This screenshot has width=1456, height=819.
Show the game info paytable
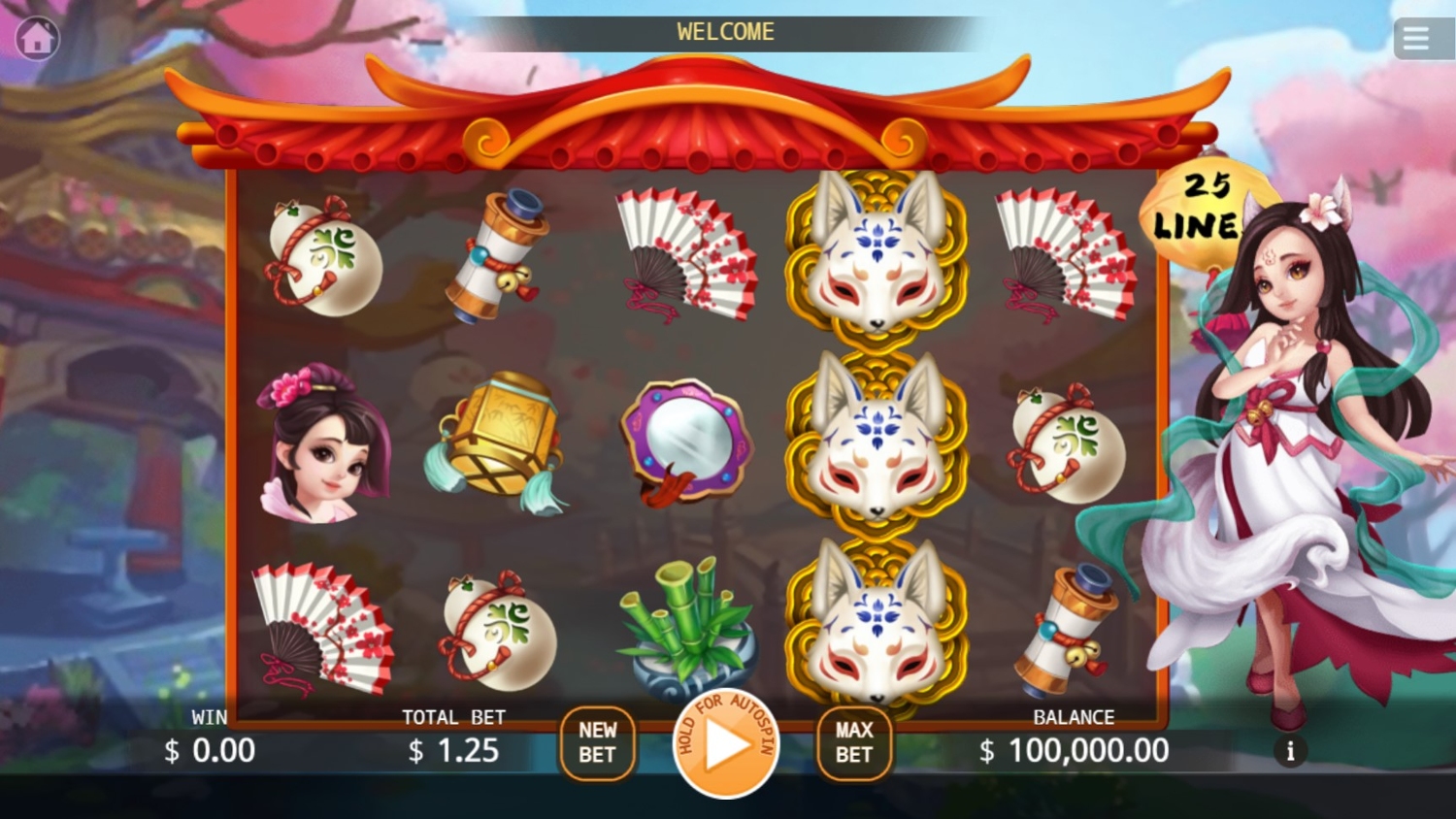point(1290,751)
